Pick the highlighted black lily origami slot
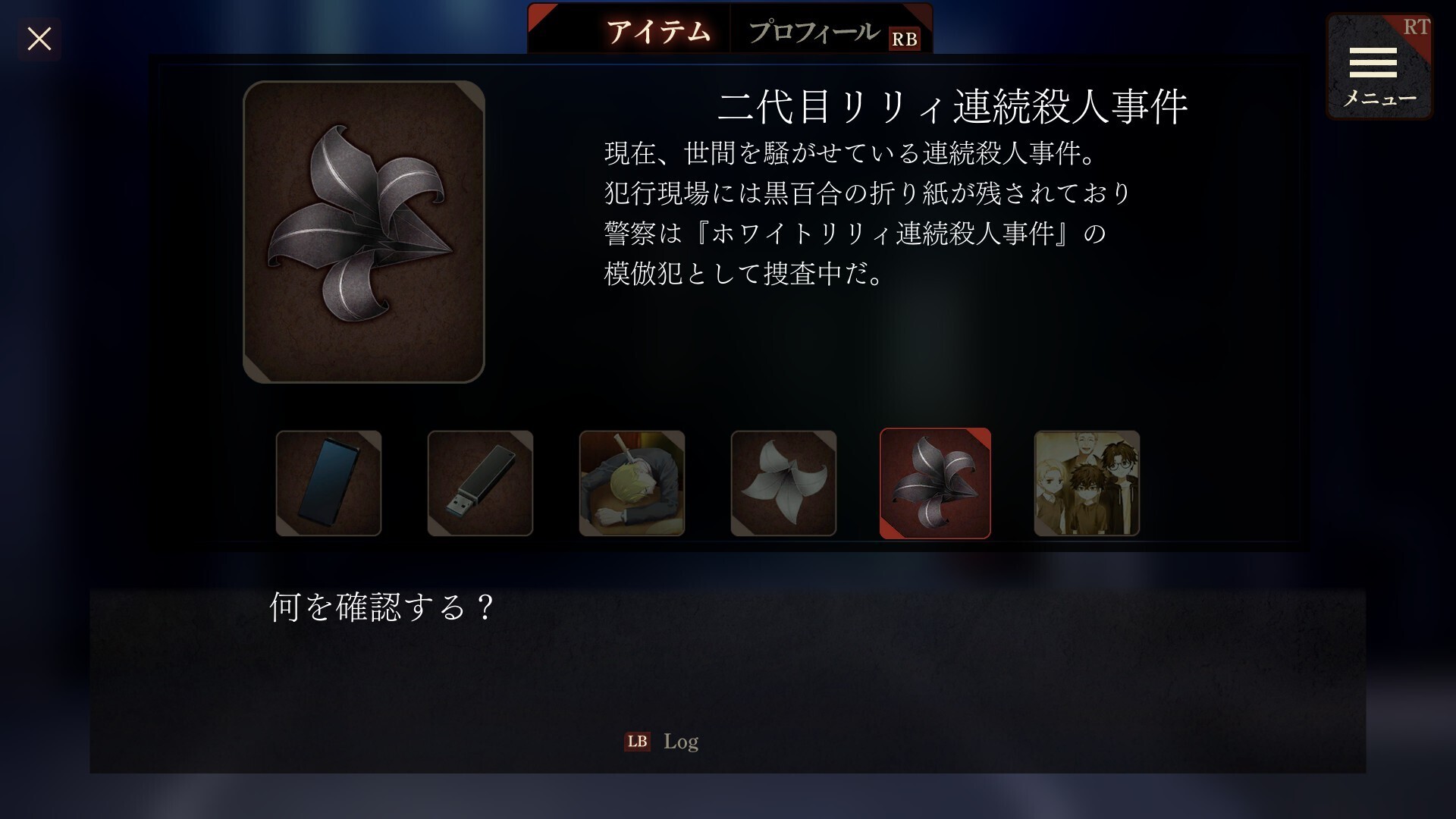1456x819 pixels. click(935, 484)
